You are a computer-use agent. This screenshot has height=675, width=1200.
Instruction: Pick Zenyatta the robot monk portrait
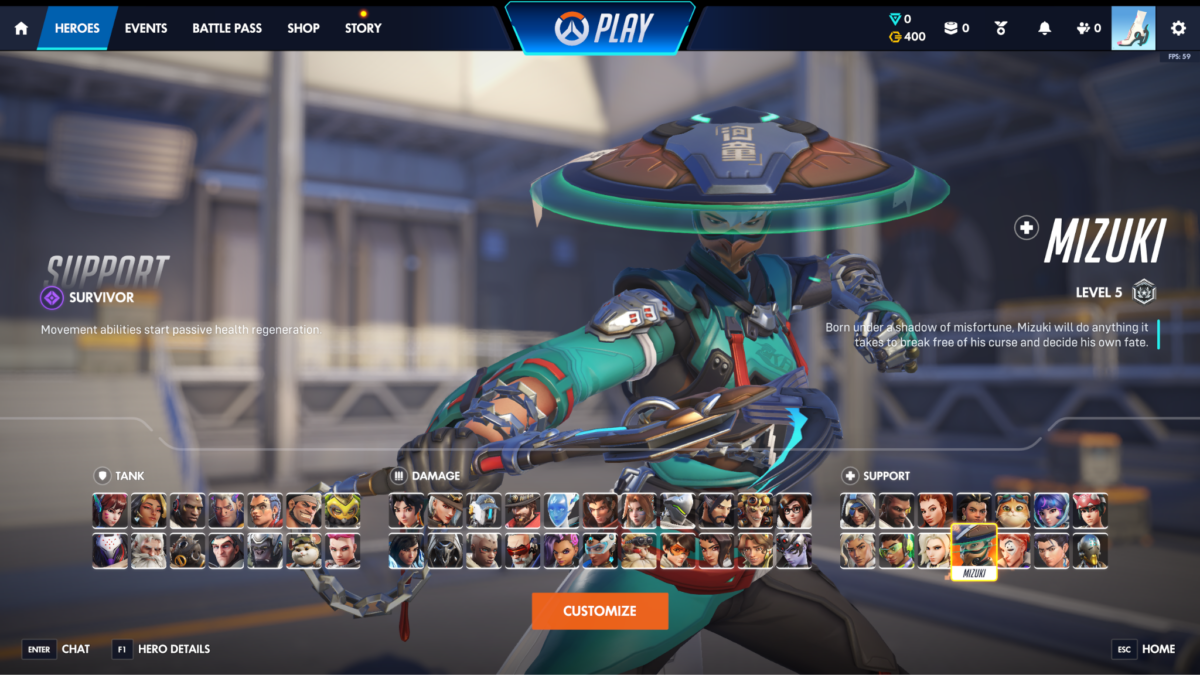tap(1090, 550)
